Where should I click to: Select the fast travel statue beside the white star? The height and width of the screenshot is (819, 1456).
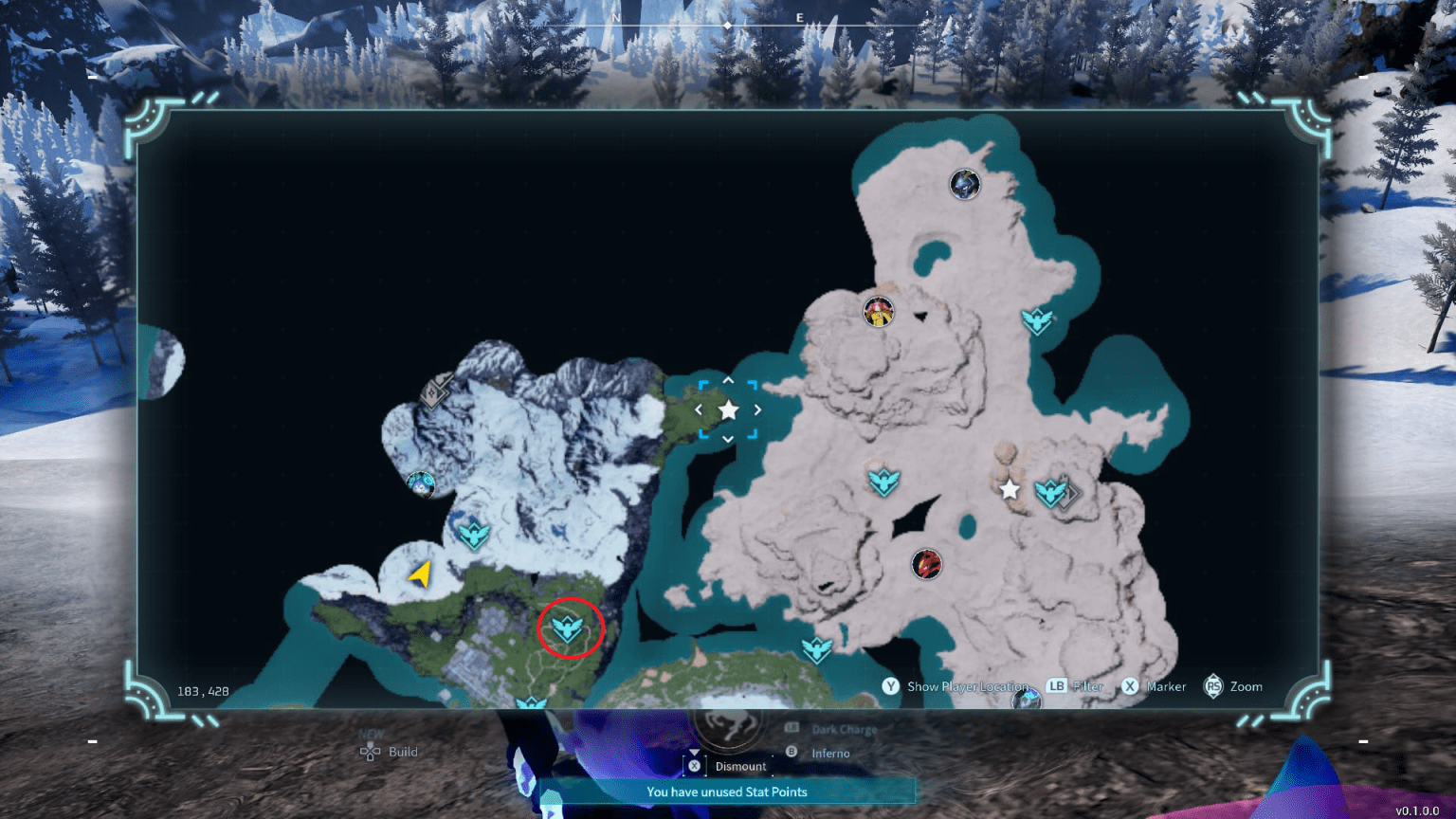(1052, 493)
